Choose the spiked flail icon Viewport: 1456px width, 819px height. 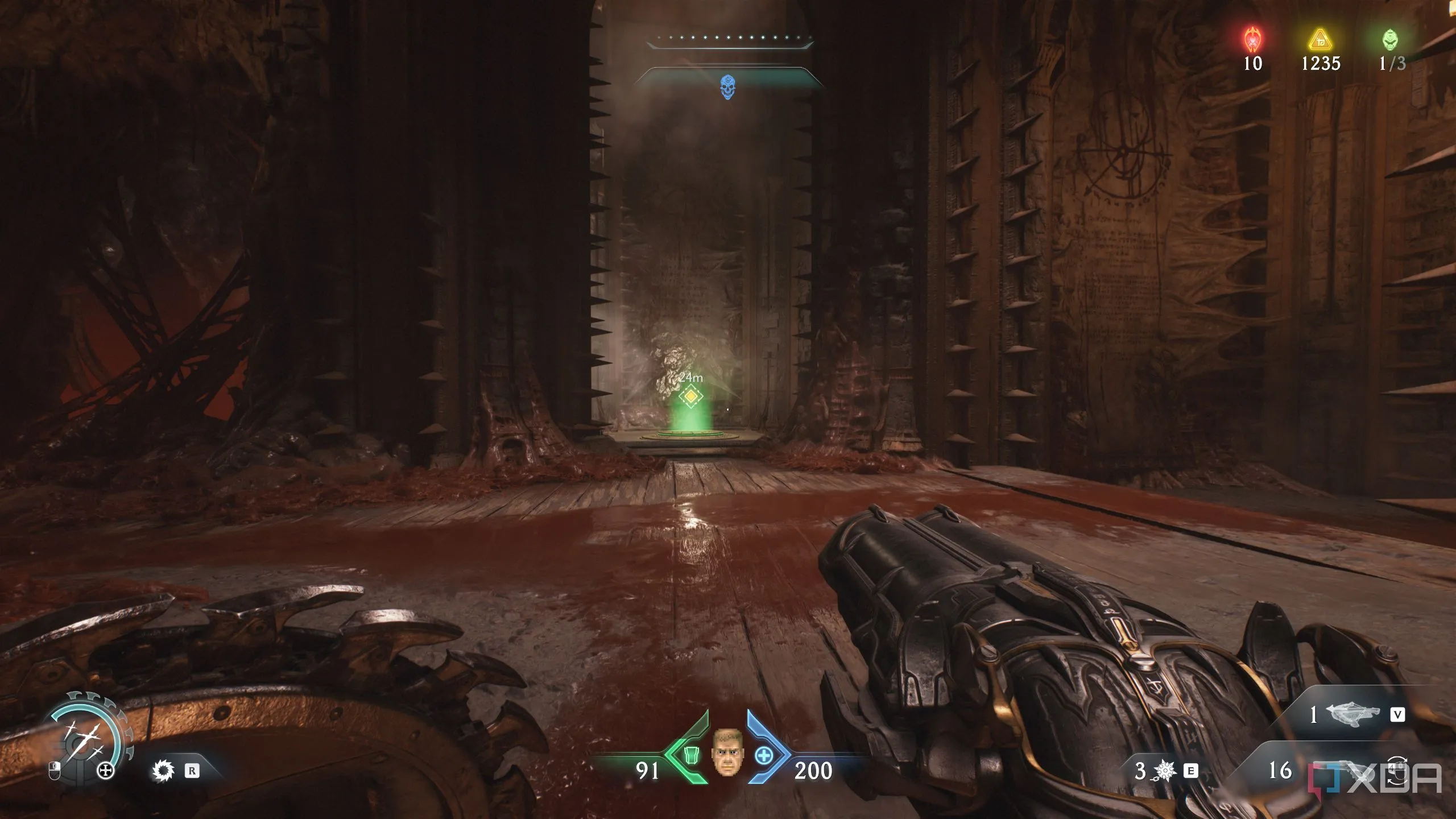(x=1165, y=771)
